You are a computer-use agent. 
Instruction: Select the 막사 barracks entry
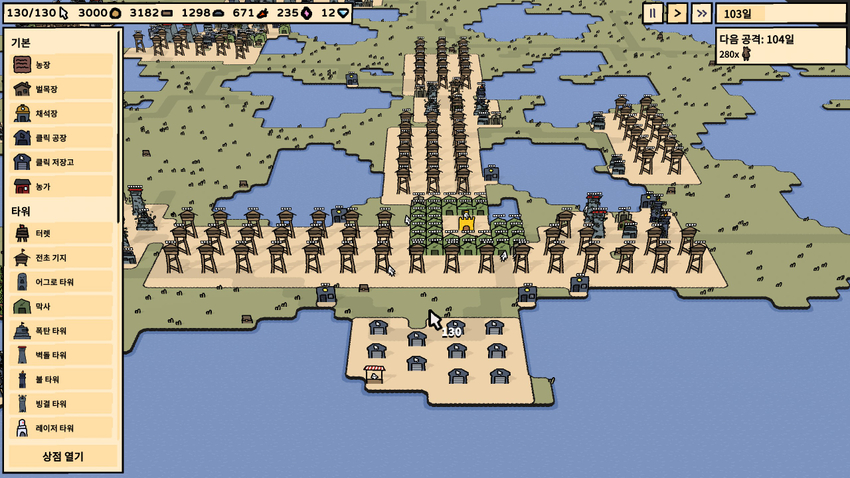pos(60,306)
